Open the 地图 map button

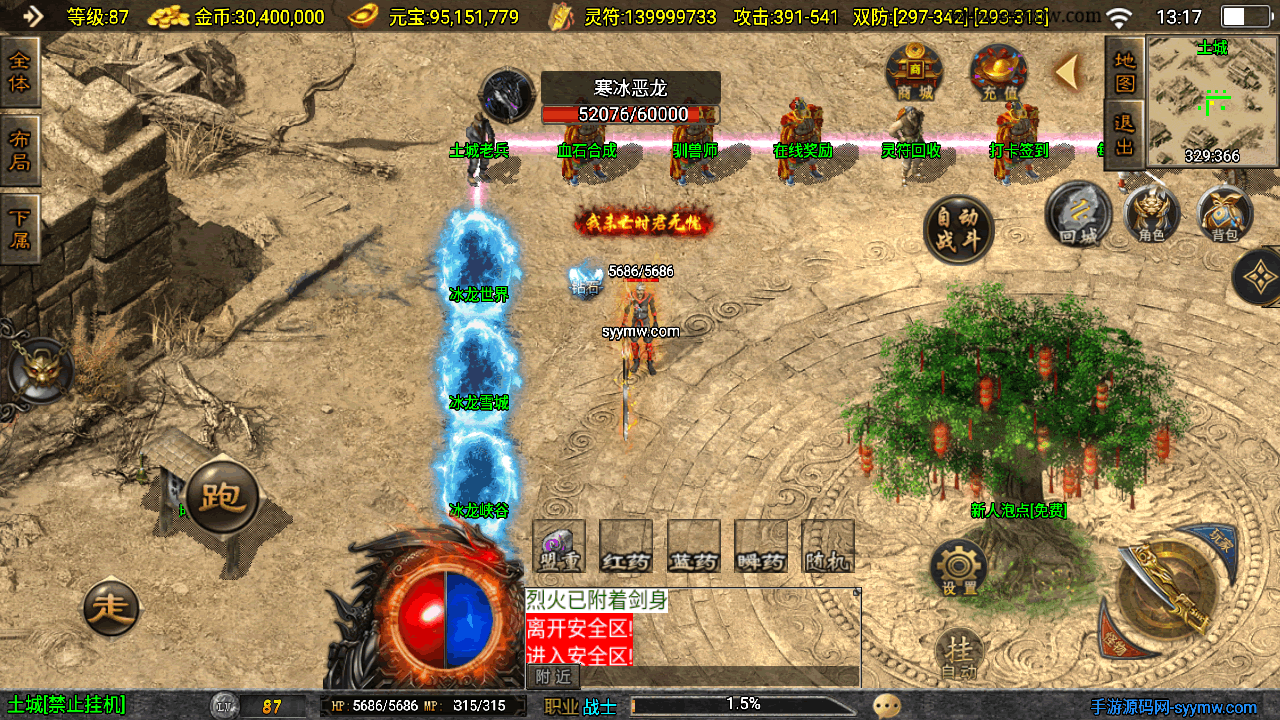pyautogui.click(x=1125, y=71)
